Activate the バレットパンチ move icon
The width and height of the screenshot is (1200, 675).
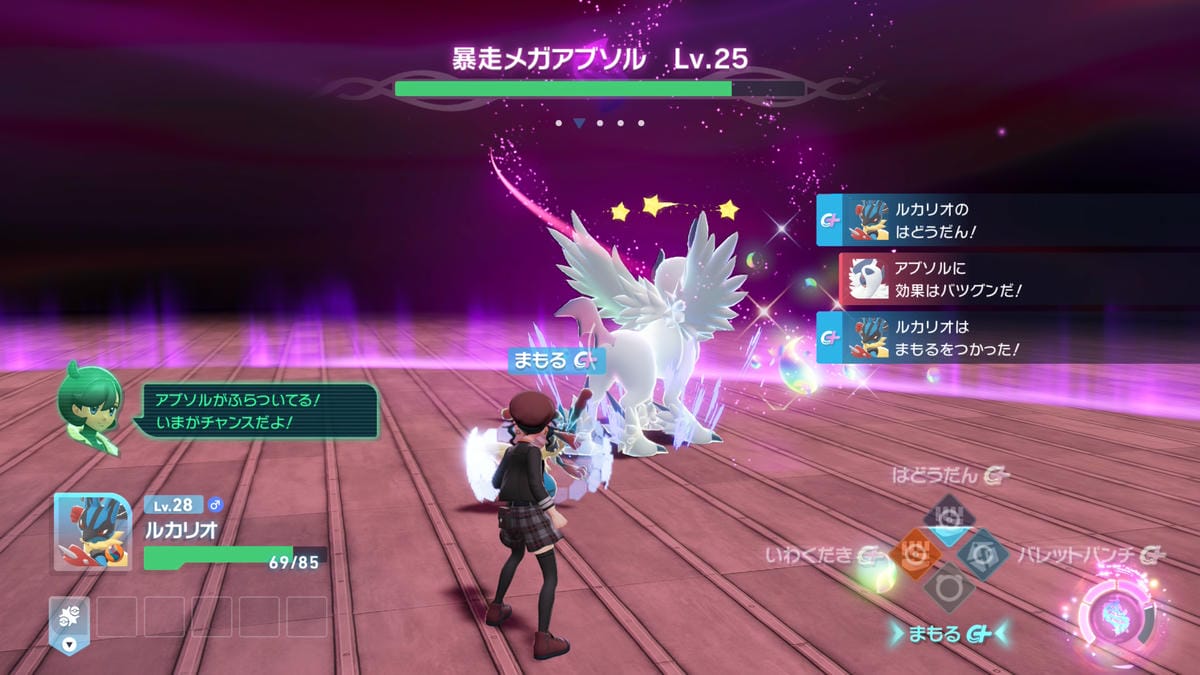pyautogui.click(x=982, y=552)
